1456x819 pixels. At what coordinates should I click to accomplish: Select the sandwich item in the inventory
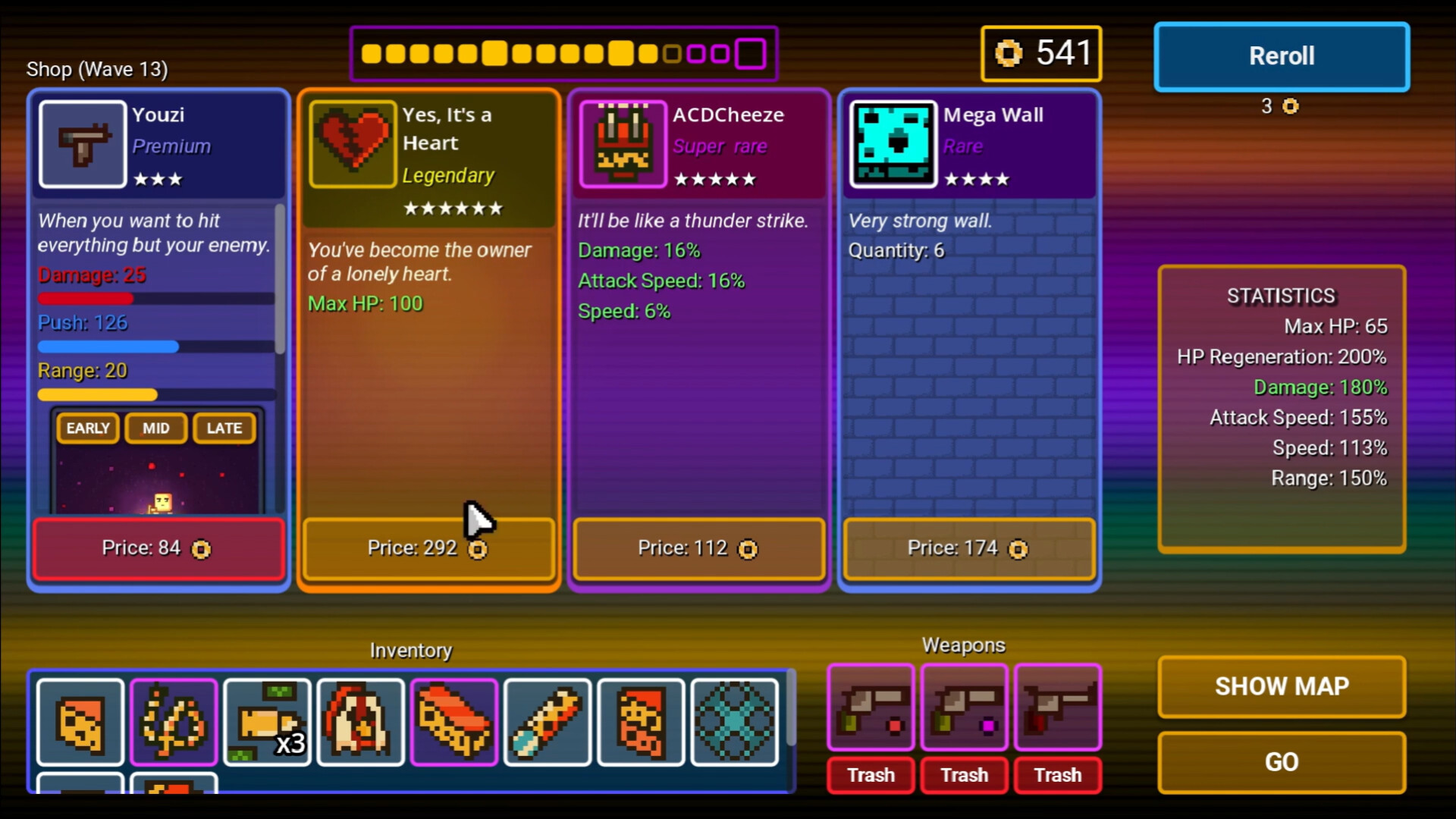(453, 722)
